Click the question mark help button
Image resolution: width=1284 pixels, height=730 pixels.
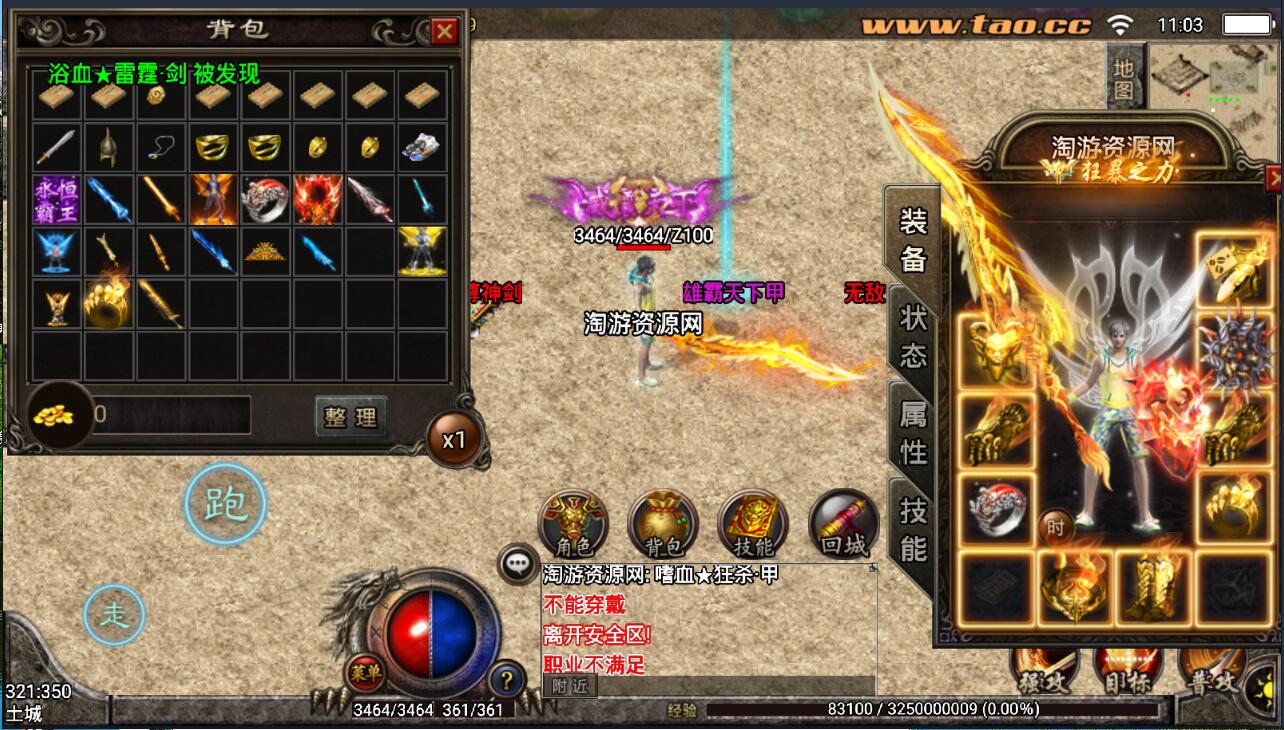coord(507,681)
